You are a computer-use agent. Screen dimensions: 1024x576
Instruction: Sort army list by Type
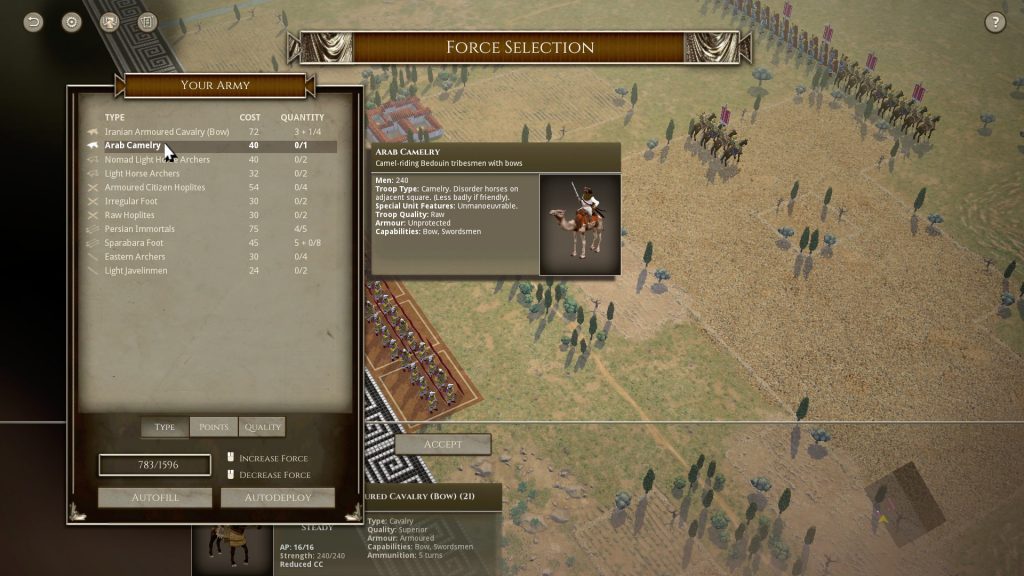point(165,427)
